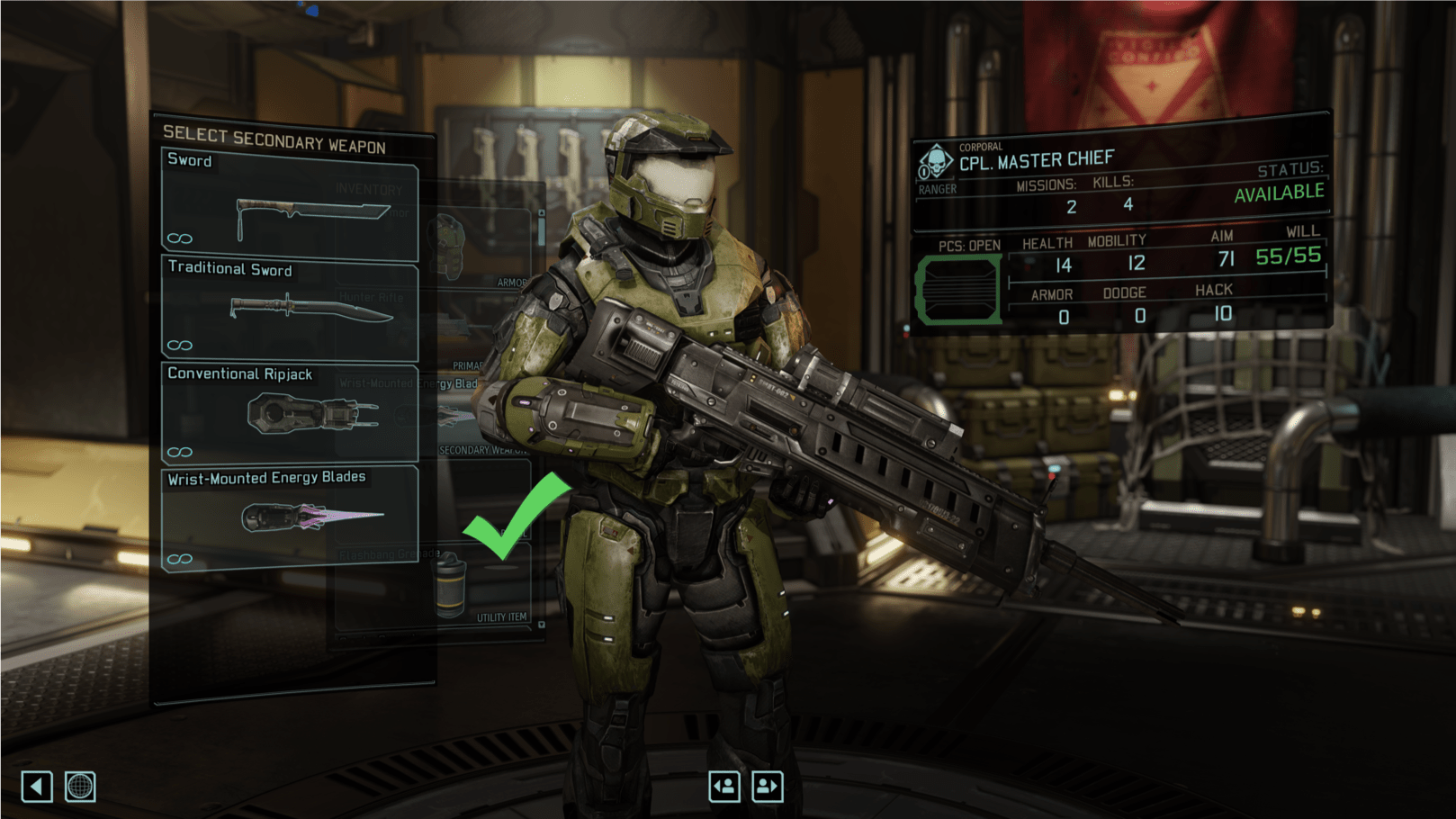Switch to the next soldier
The width and height of the screenshot is (1456, 819).
click(x=768, y=787)
